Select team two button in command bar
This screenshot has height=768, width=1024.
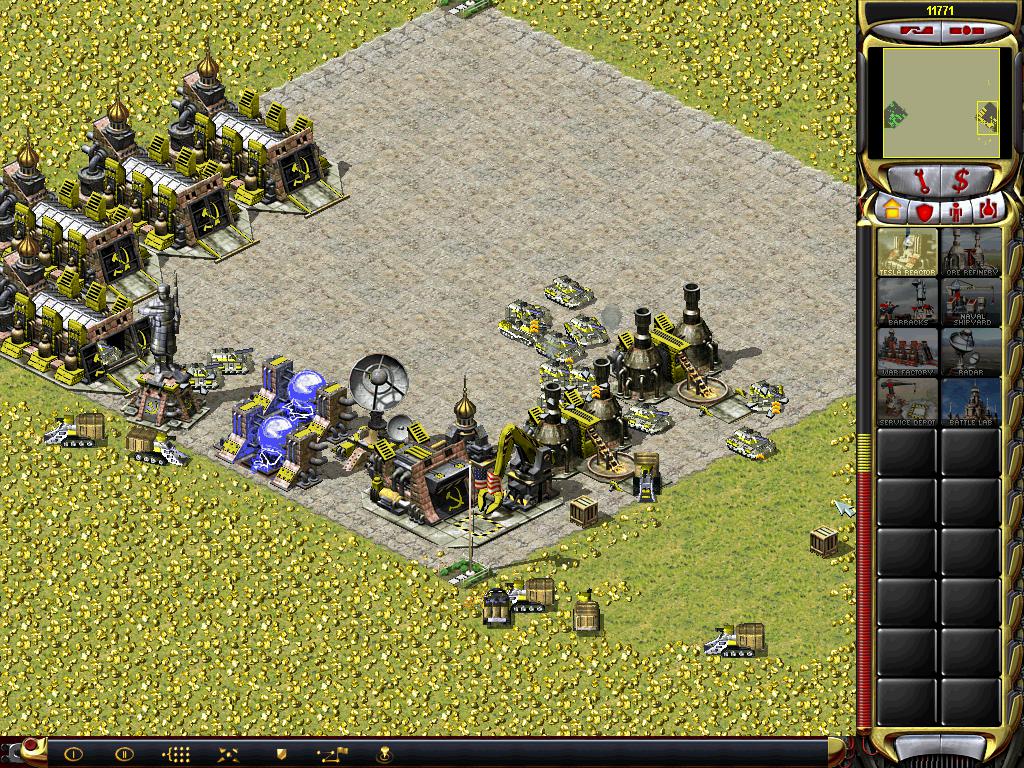[124, 754]
